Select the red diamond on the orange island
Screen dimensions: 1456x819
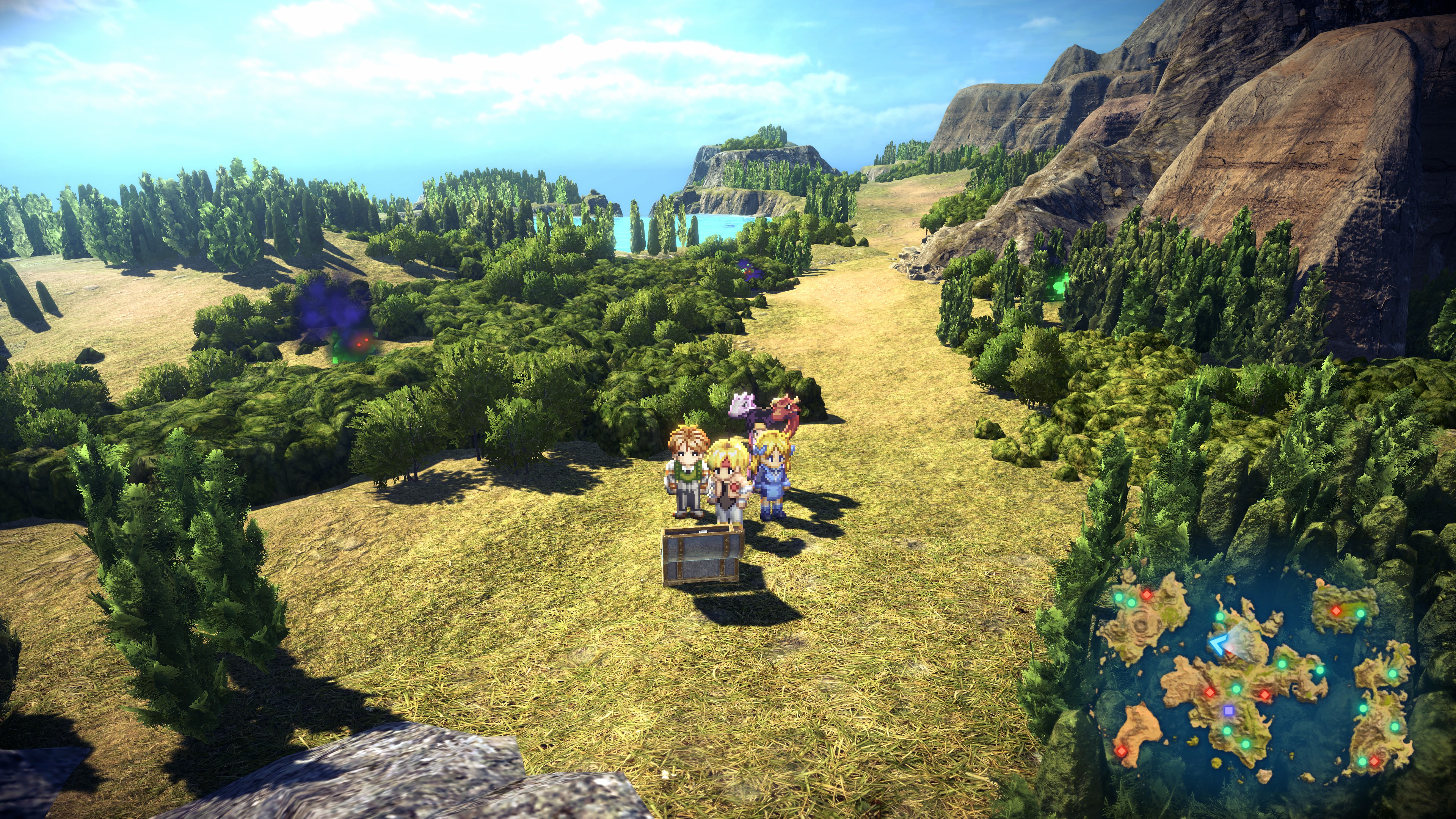(1121, 751)
